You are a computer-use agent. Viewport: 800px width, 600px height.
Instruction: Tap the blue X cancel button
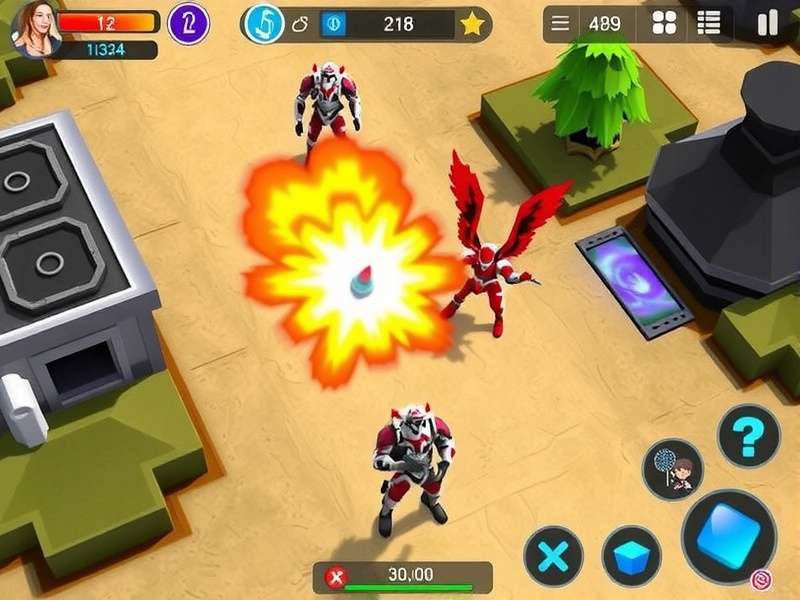pos(553,556)
